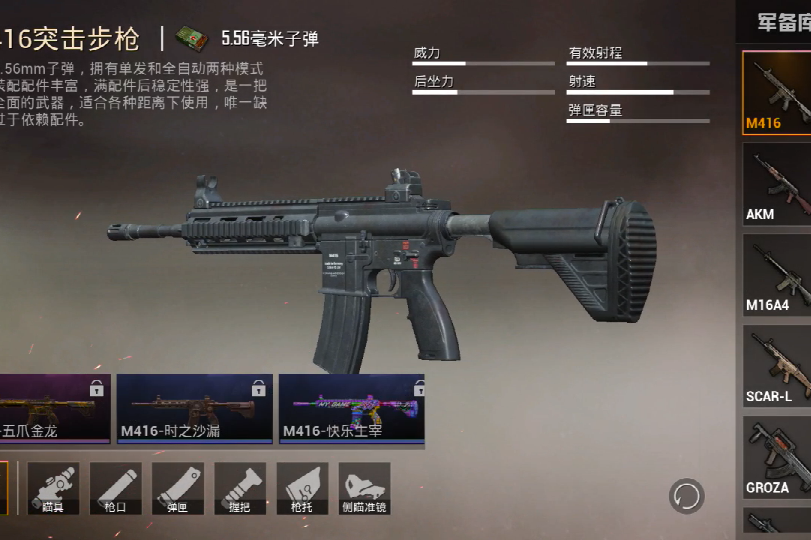This screenshot has width=811, height=540.
Task: Open the 握把 grip attachment slot
Action: point(240,487)
